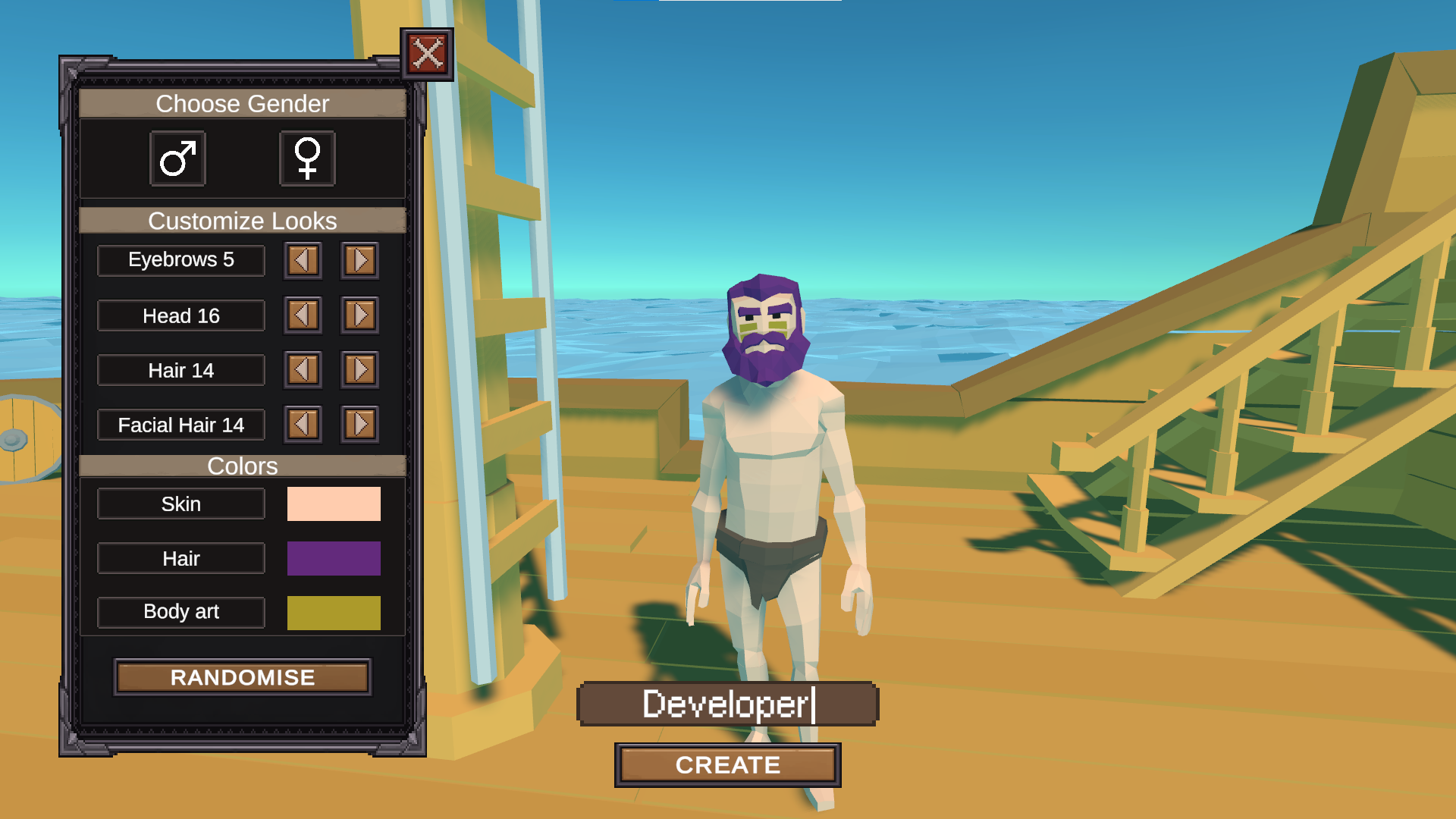Cycle backward through Facial Hair styles
This screenshot has height=819, width=1456.
click(303, 425)
